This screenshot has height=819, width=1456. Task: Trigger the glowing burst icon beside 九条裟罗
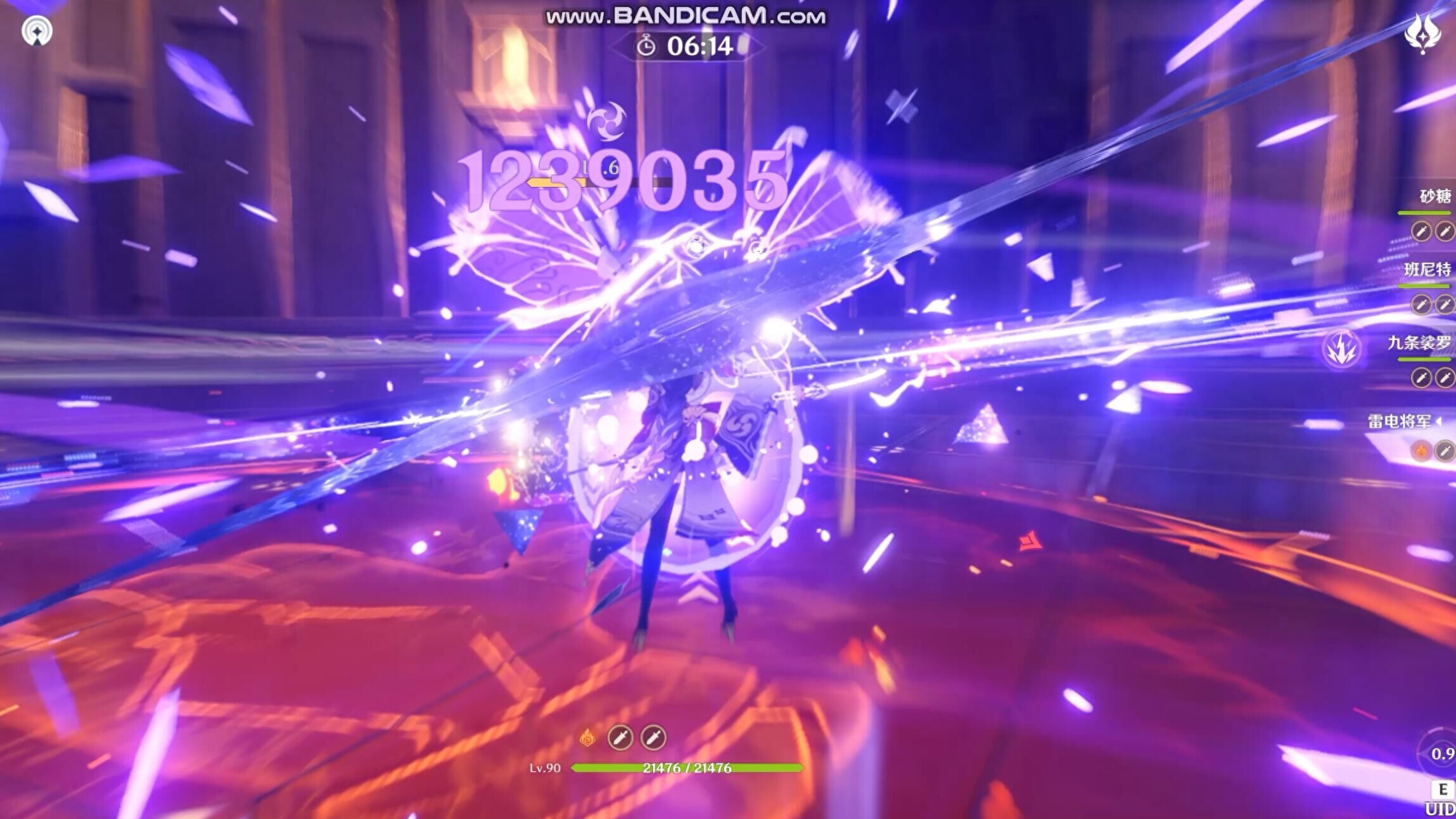pyautogui.click(x=1341, y=349)
